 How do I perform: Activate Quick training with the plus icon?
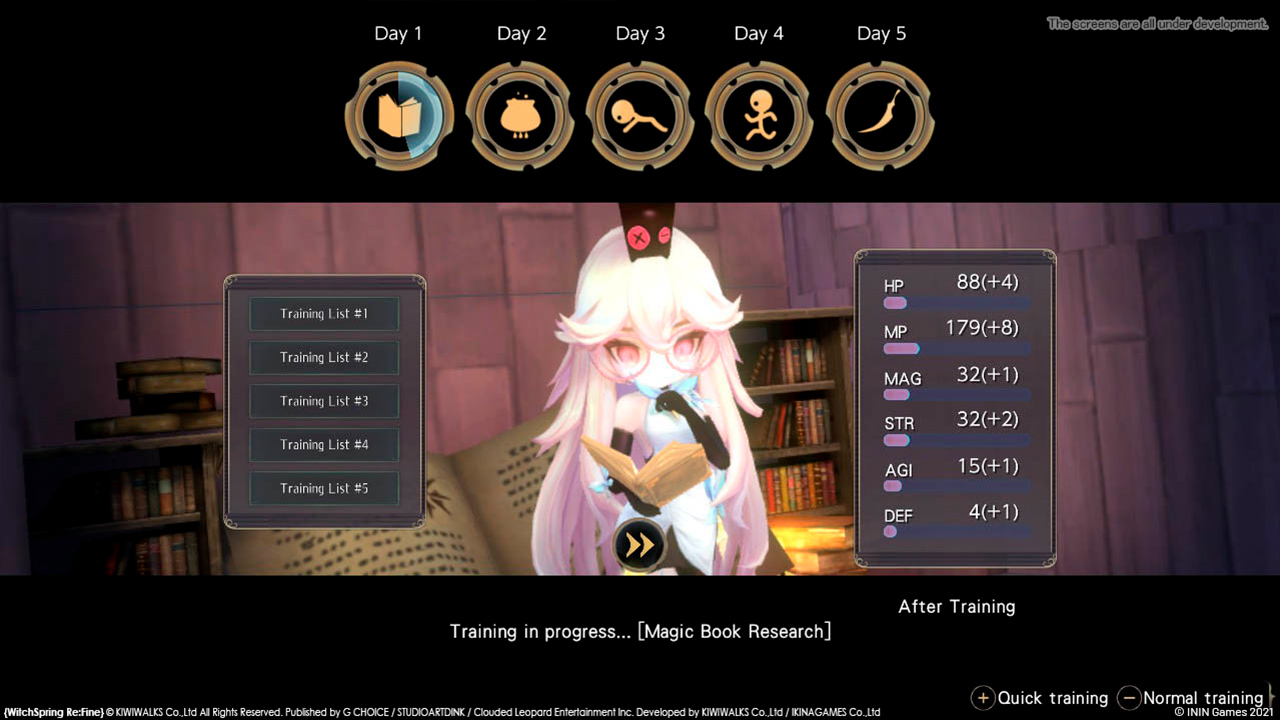click(982, 698)
